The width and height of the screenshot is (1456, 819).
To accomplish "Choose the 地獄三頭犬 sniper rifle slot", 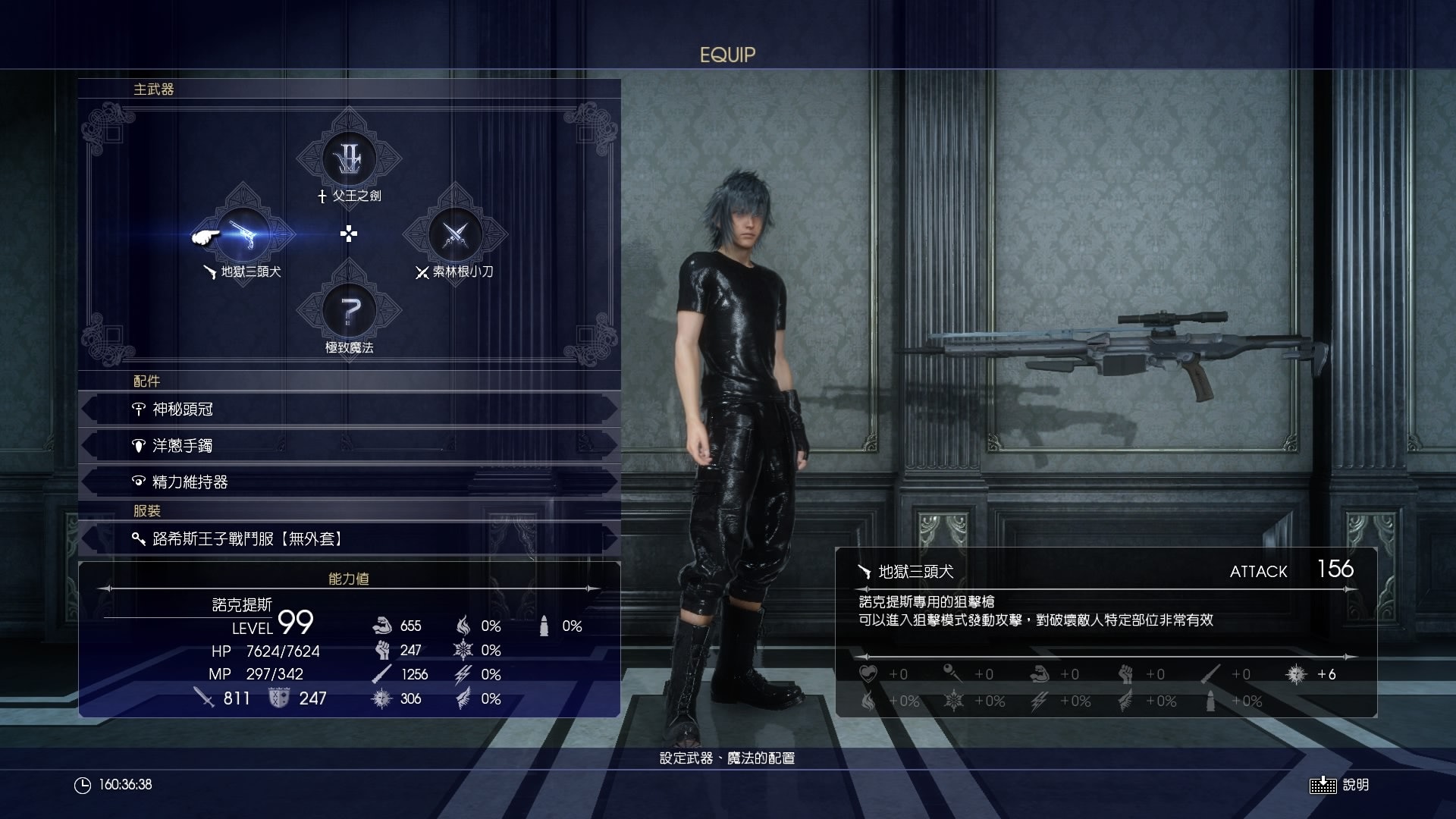I will point(243,235).
